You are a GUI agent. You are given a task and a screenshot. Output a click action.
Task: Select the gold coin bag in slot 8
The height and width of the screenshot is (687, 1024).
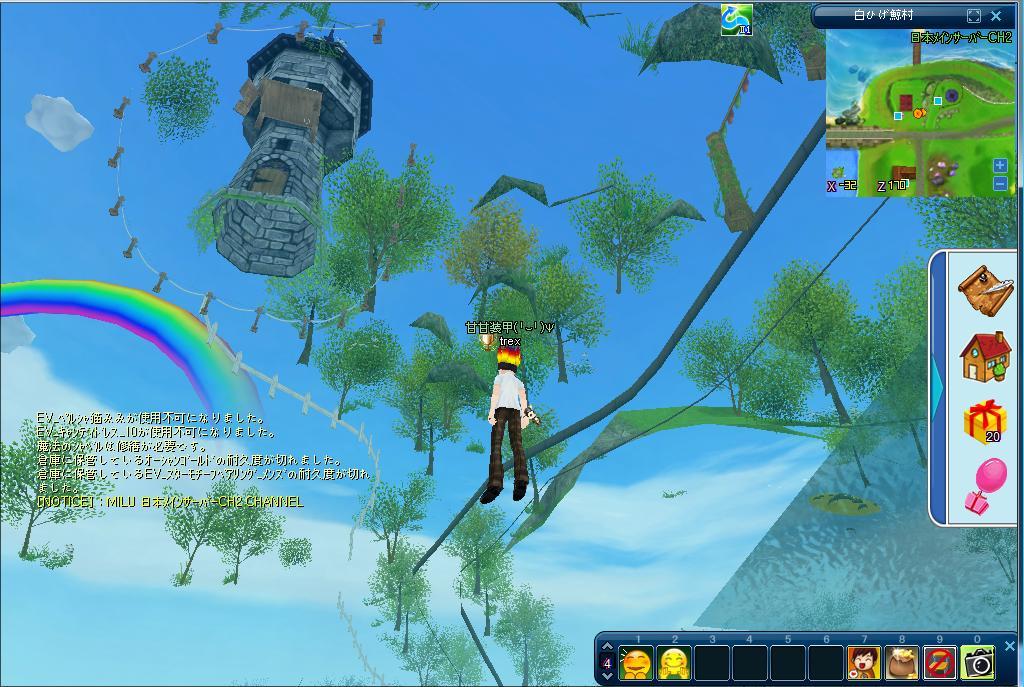tap(902, 662)
